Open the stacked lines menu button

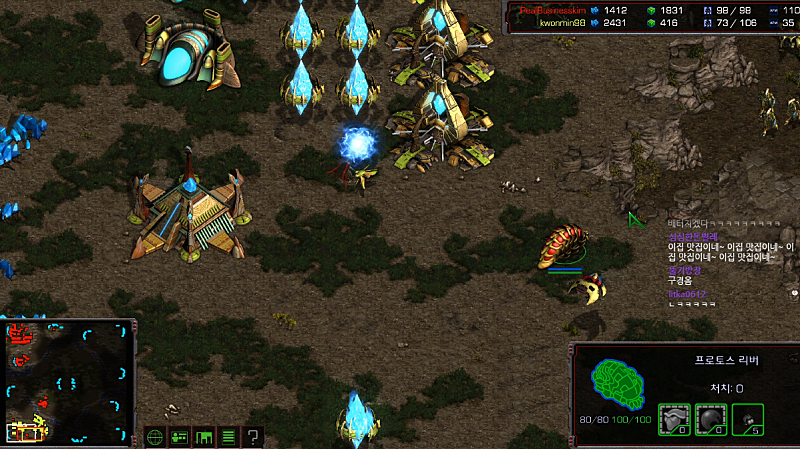pyautogui.click(x=229, y=437)
